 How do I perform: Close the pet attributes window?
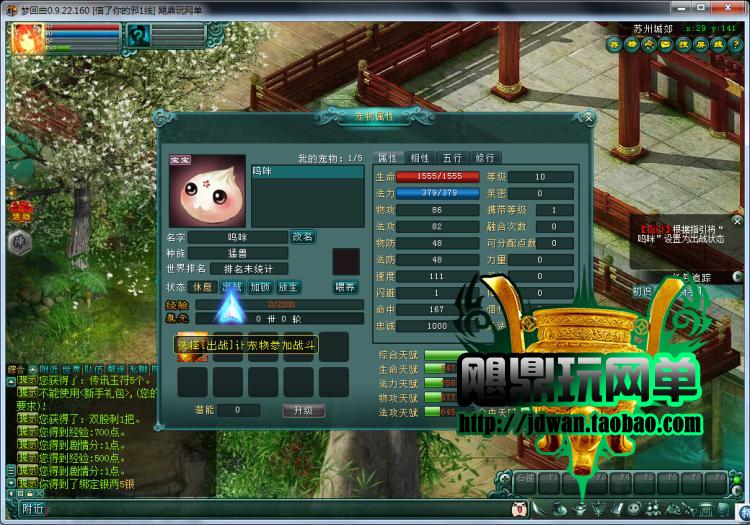tap(588, 118)
